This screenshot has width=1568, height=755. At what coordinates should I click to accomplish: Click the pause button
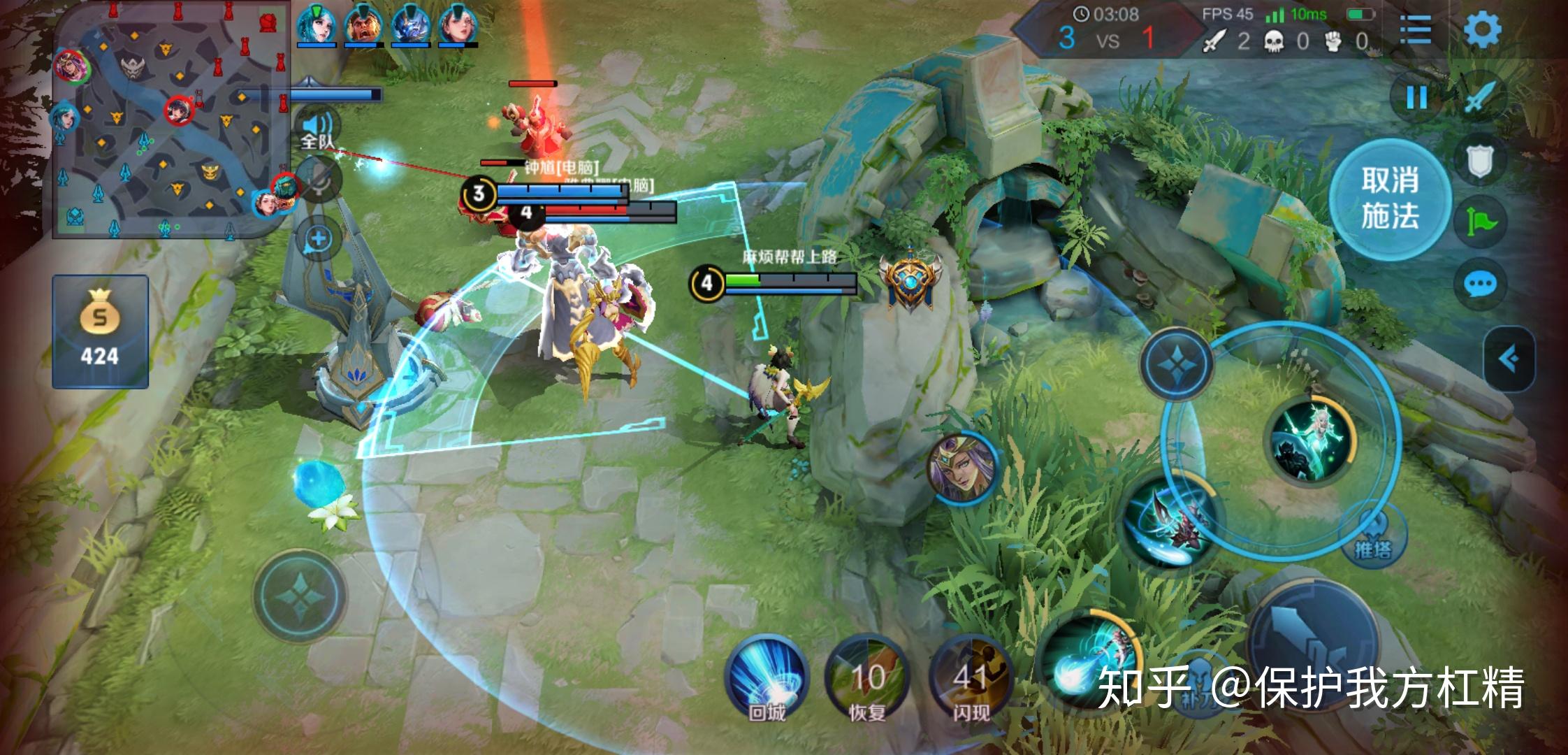1416,98
